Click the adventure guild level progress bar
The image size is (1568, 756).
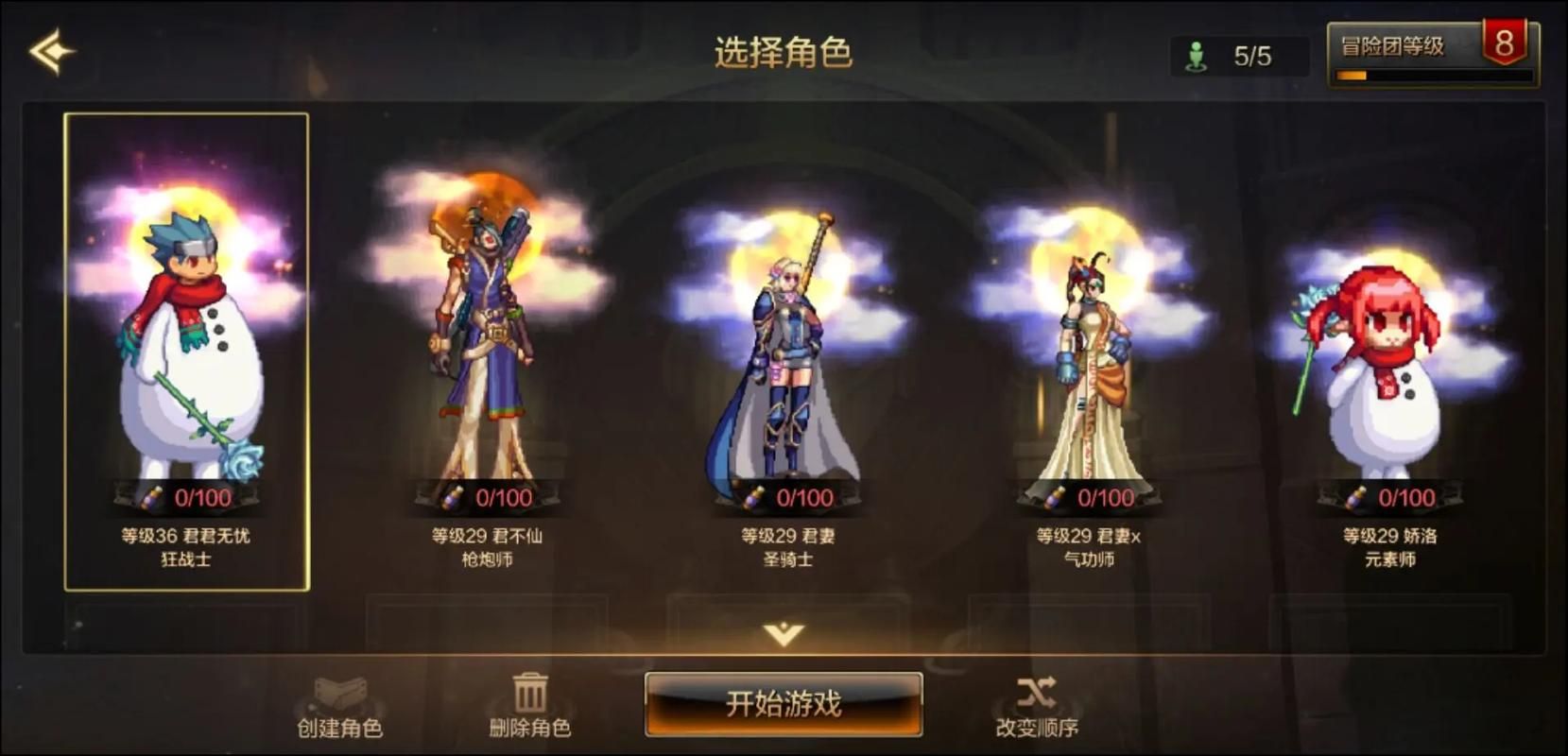click(x=1433, y=76)
